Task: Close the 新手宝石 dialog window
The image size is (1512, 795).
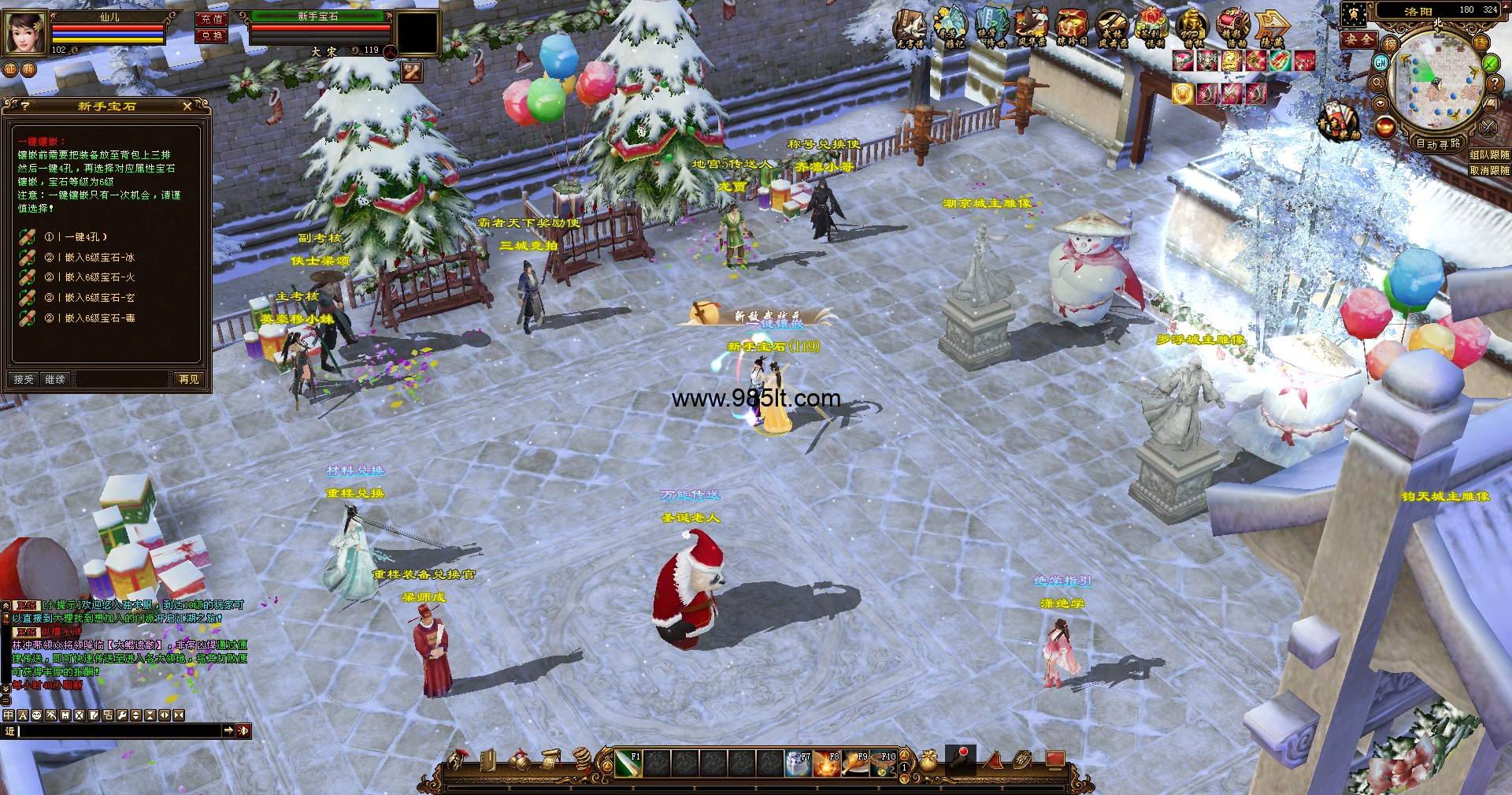Action: click(x=187, y=106)
